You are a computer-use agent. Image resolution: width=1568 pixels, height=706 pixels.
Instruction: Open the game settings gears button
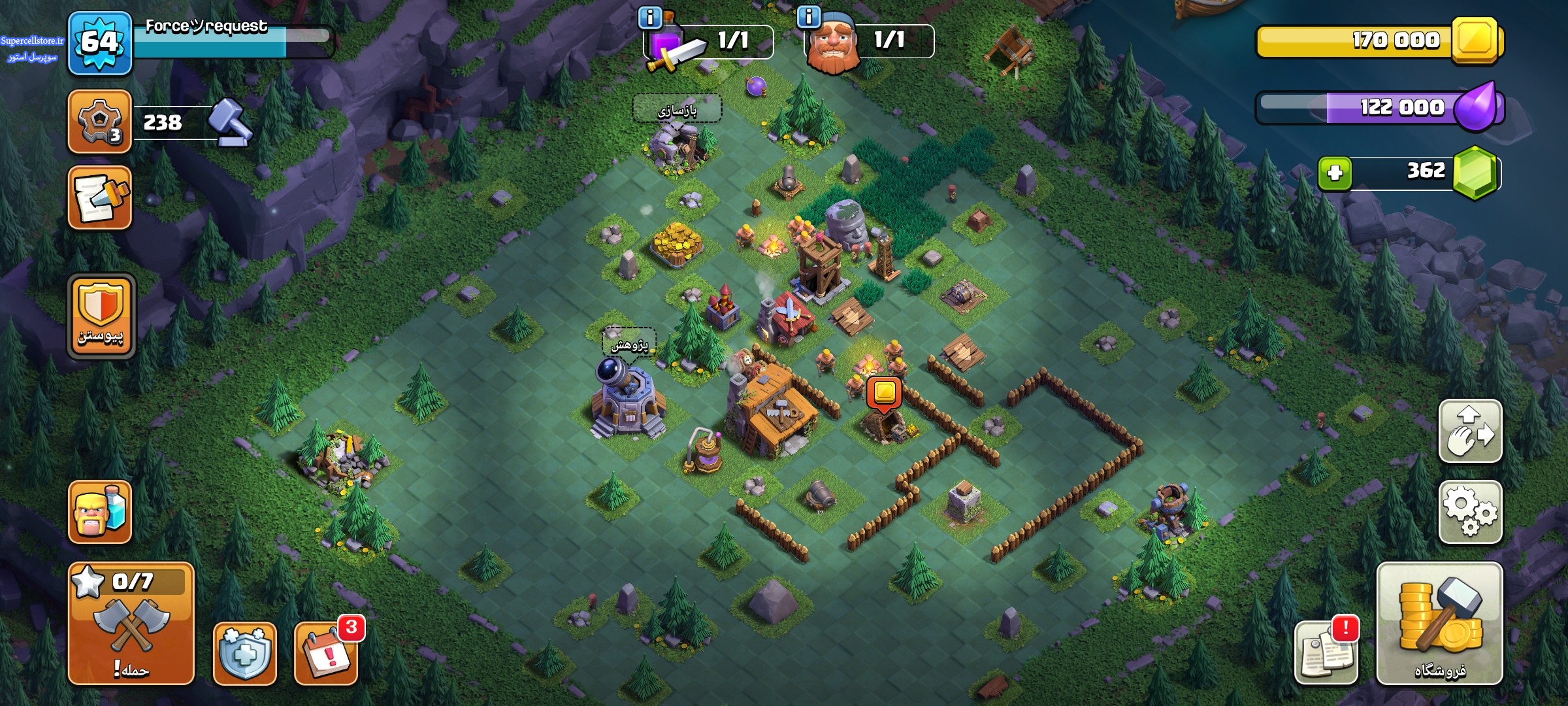(1470, 512)
